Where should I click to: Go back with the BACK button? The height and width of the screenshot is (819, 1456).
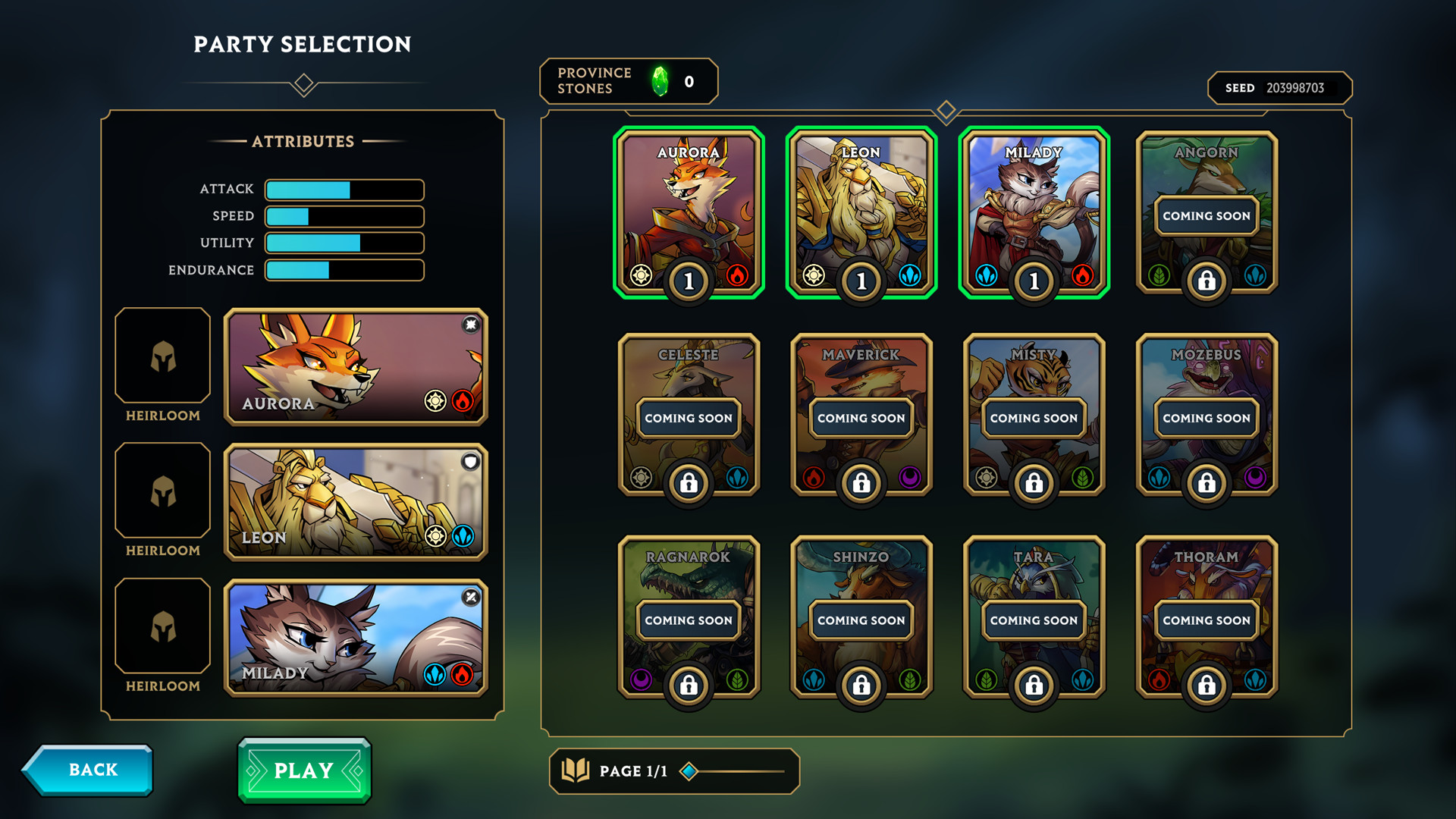[x=89, y=770]
